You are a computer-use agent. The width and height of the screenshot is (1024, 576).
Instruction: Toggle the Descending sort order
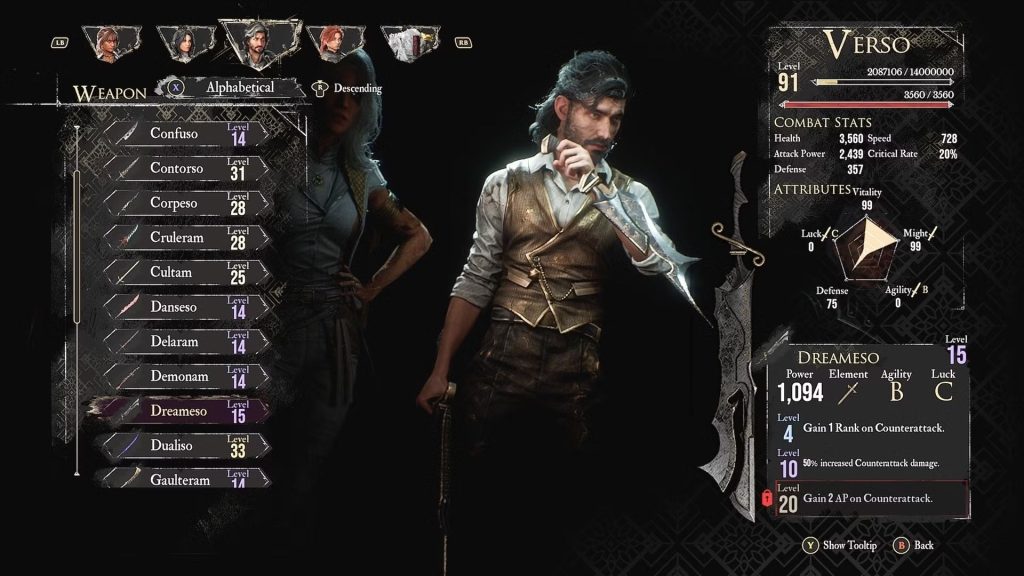[349, 88]
